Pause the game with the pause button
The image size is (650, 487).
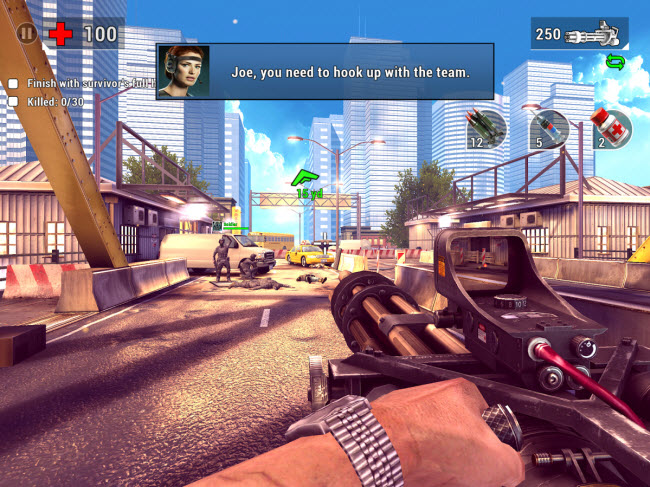28,33
